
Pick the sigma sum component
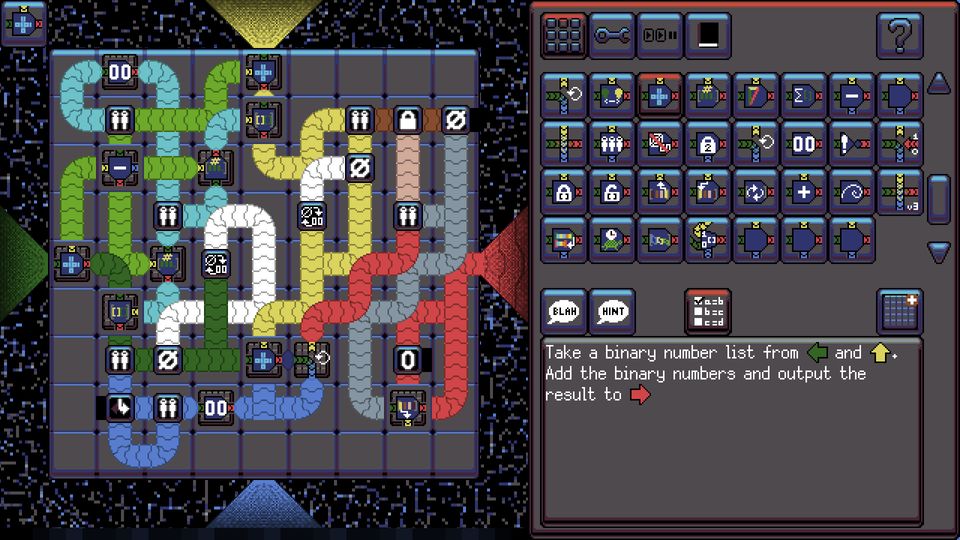[804, 95]
